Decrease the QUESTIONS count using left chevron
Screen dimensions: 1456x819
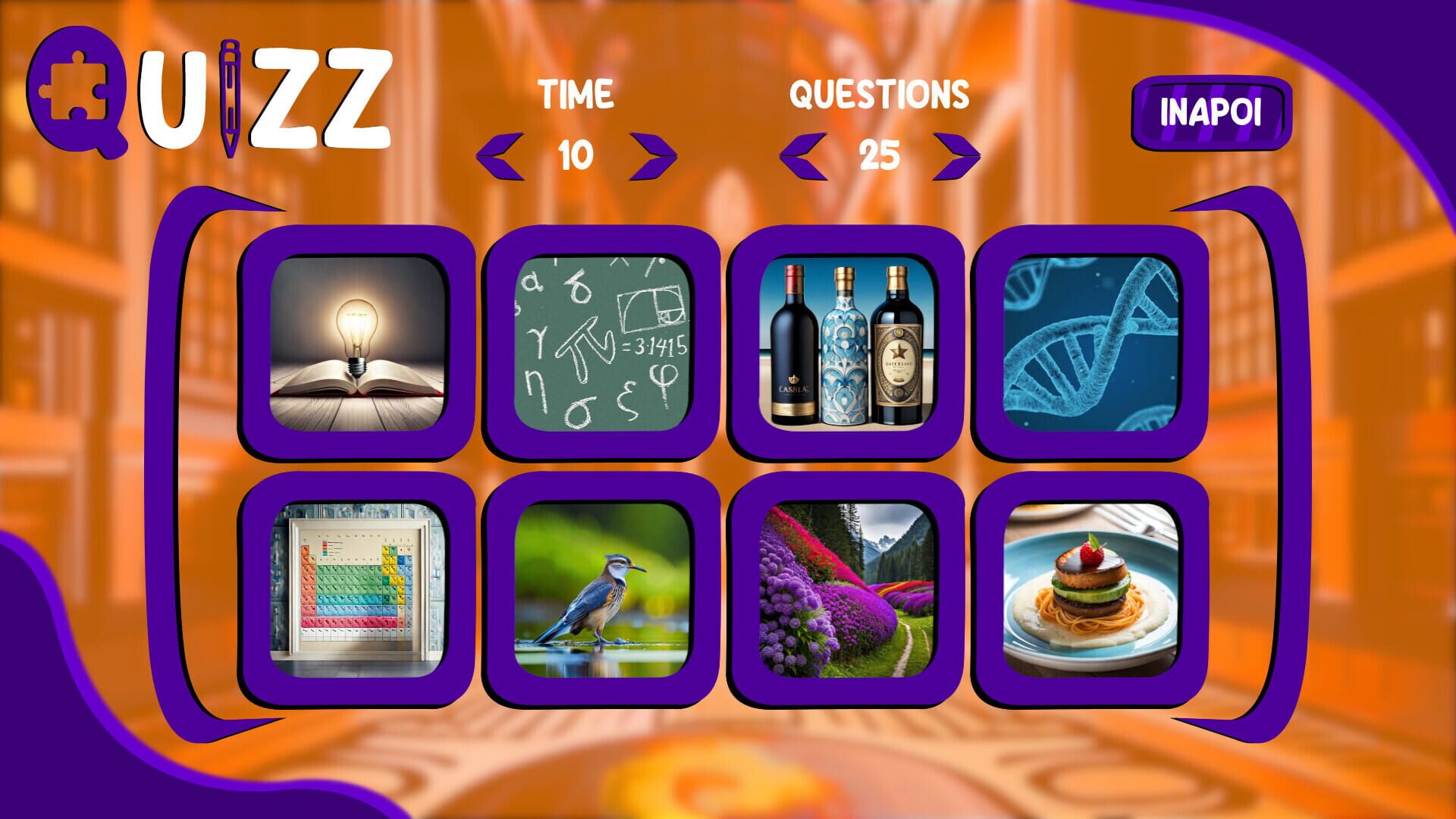point(804,155)
